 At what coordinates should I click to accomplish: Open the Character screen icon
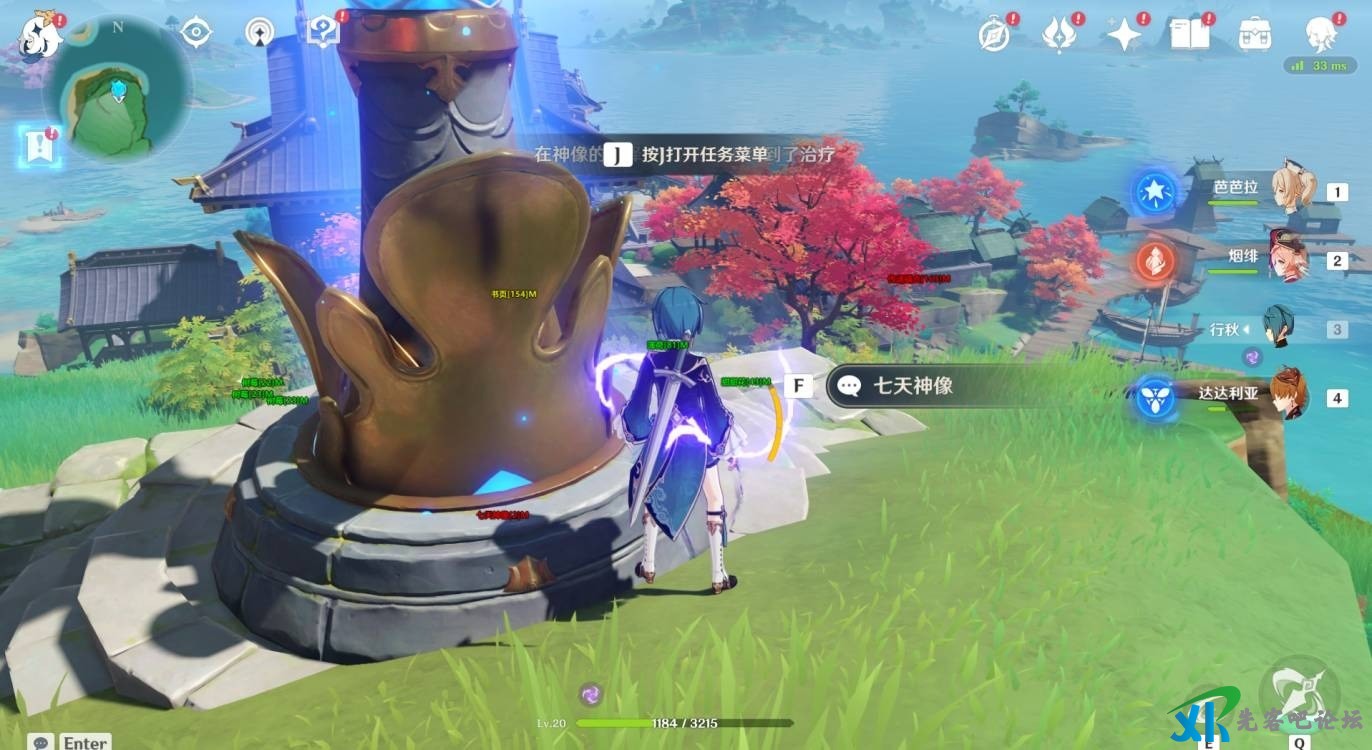click(1322, 31)
